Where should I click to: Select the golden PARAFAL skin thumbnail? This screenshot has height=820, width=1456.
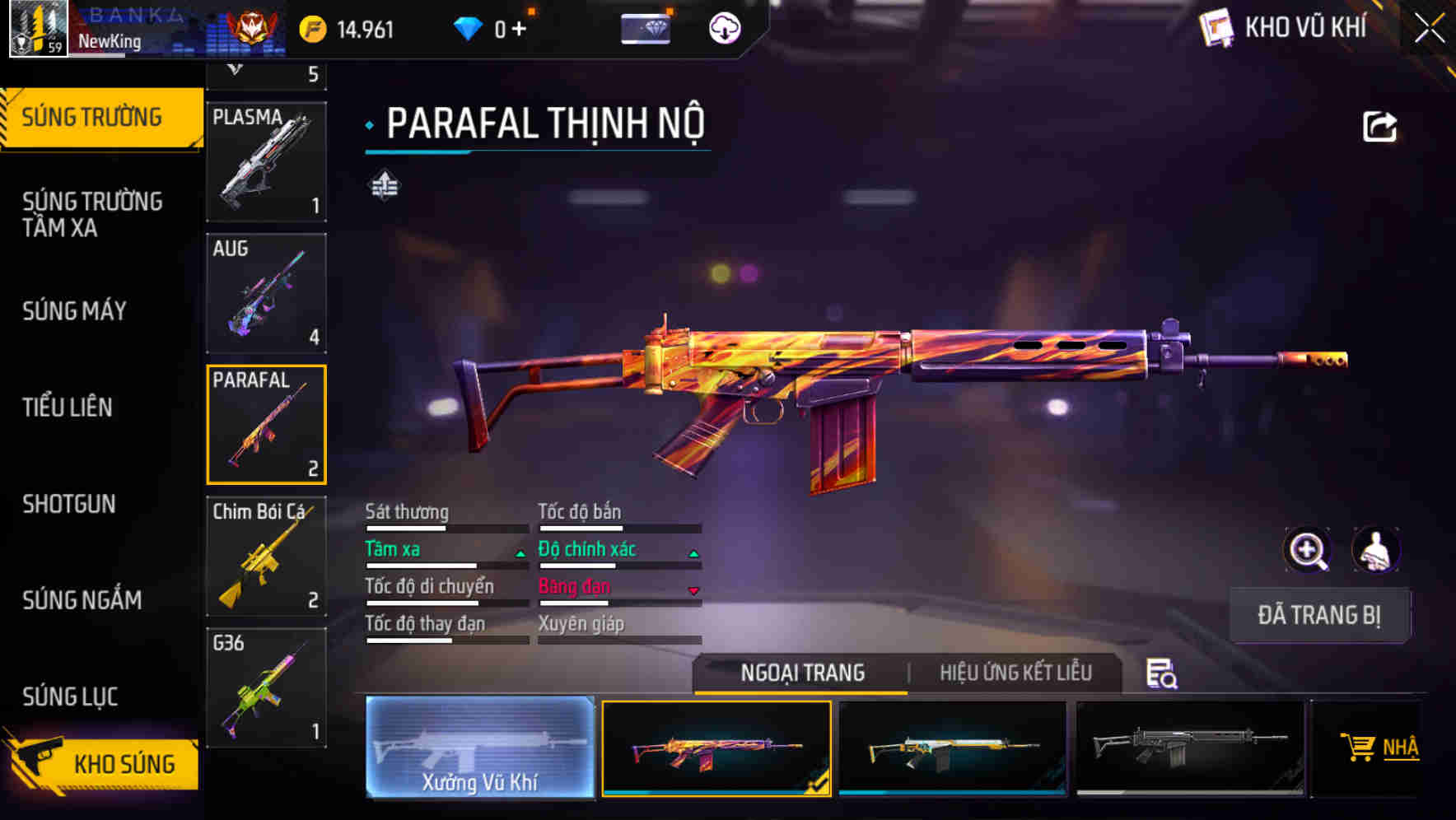953,748
